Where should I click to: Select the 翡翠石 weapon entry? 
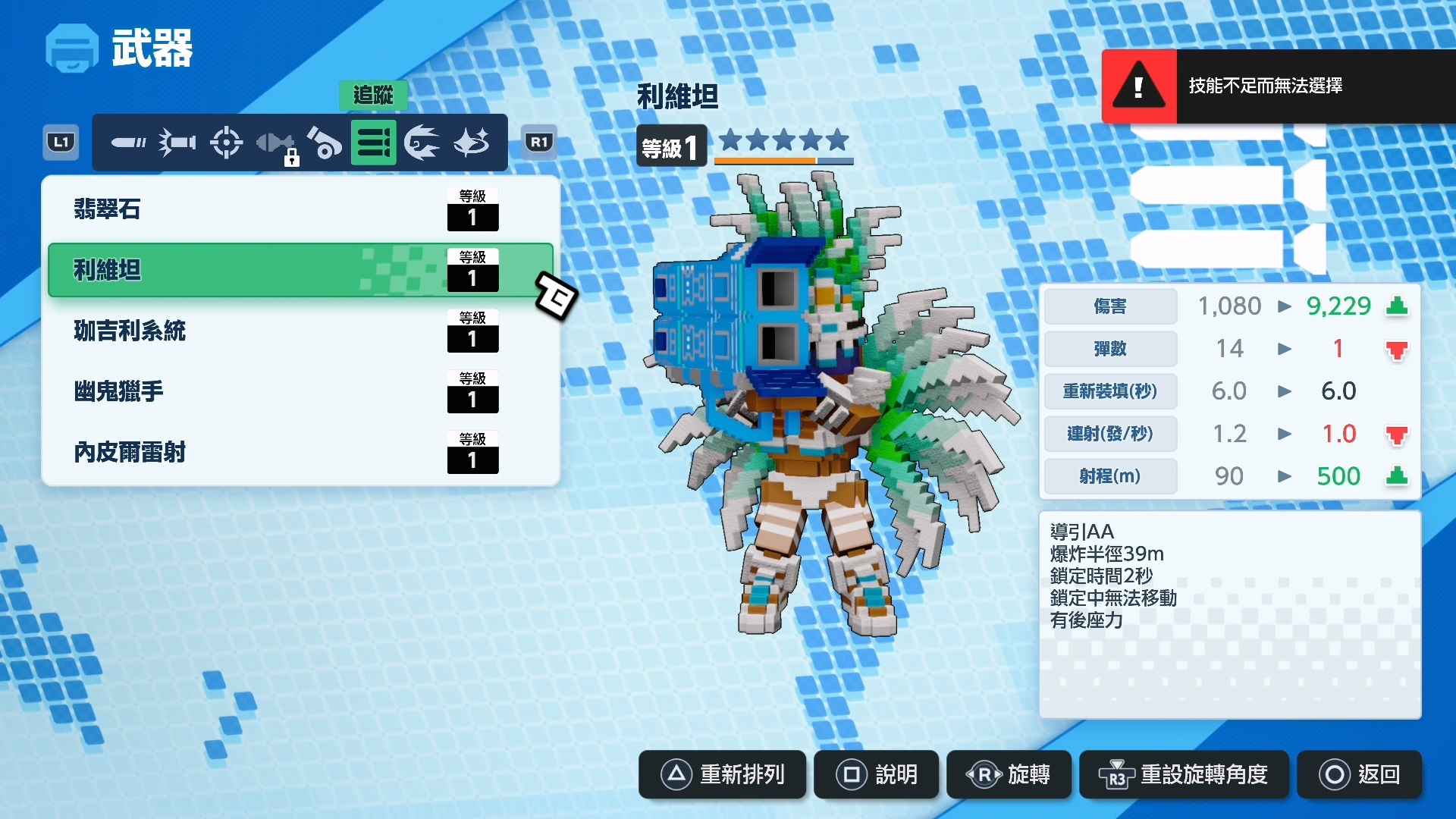point(300,210)
